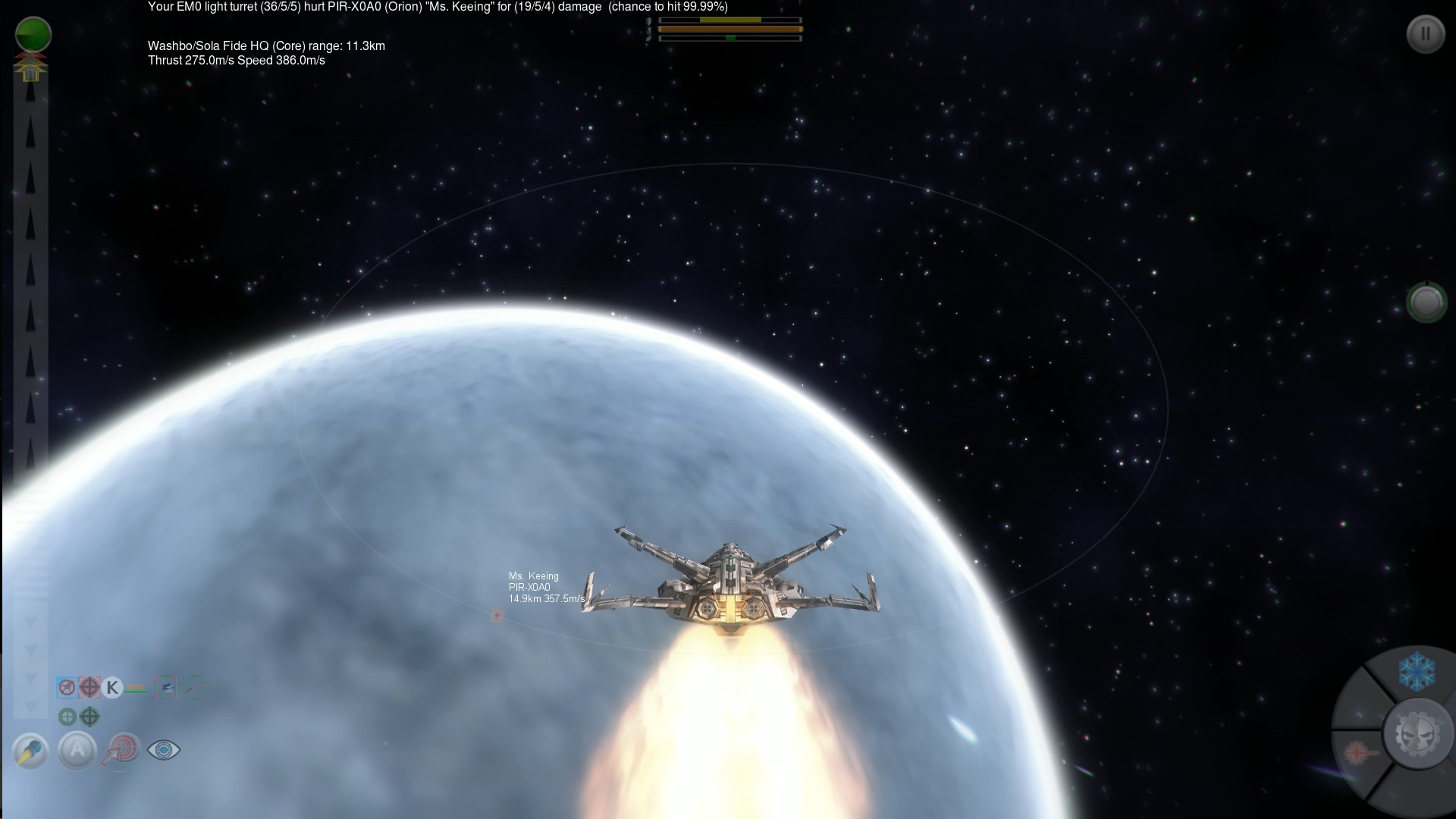Click the small solid green crosshair icon
Screen dimensions: 1456x819
(x=67, y=717)
